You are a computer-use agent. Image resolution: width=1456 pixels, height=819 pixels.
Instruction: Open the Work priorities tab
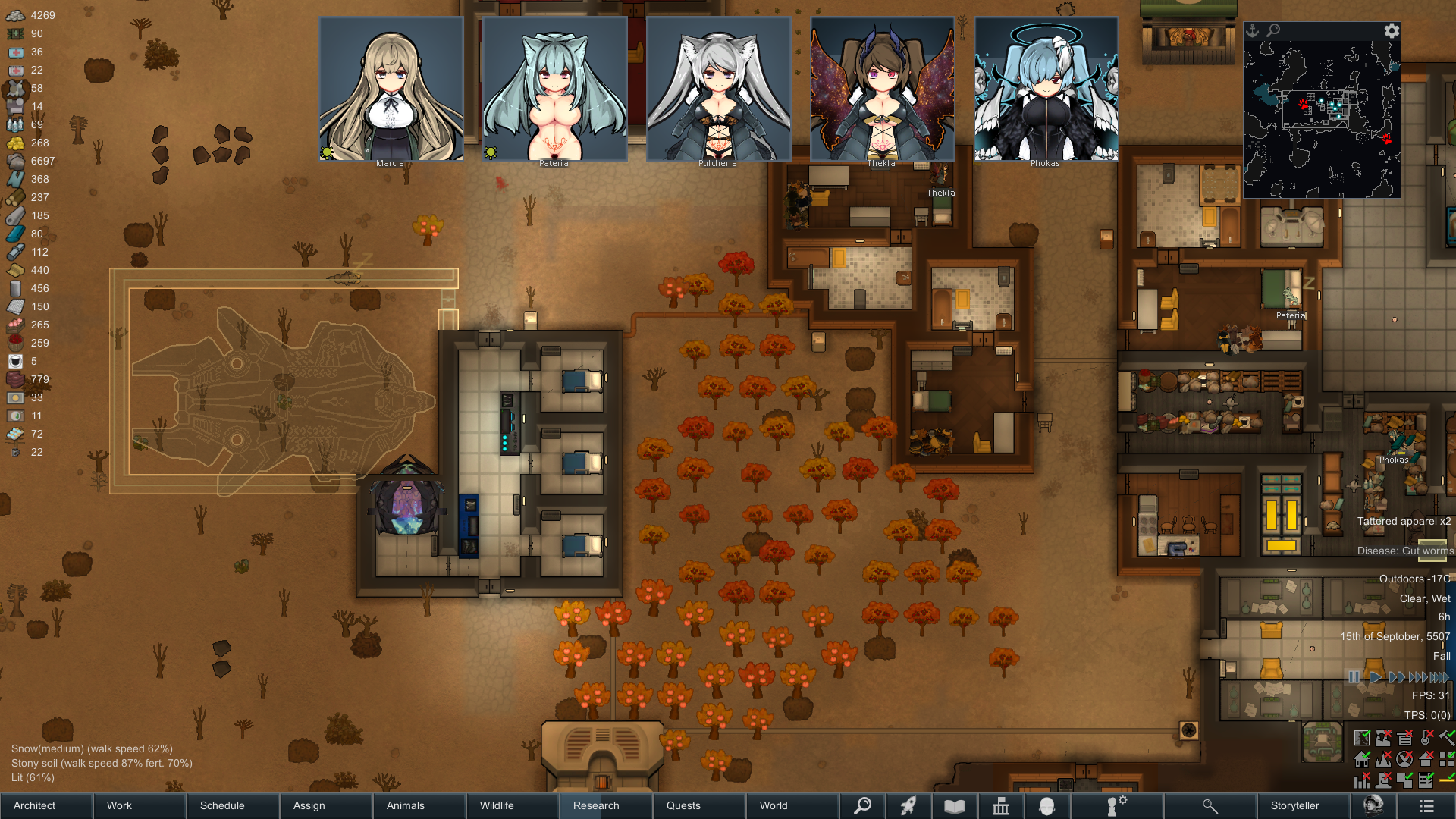119,805
